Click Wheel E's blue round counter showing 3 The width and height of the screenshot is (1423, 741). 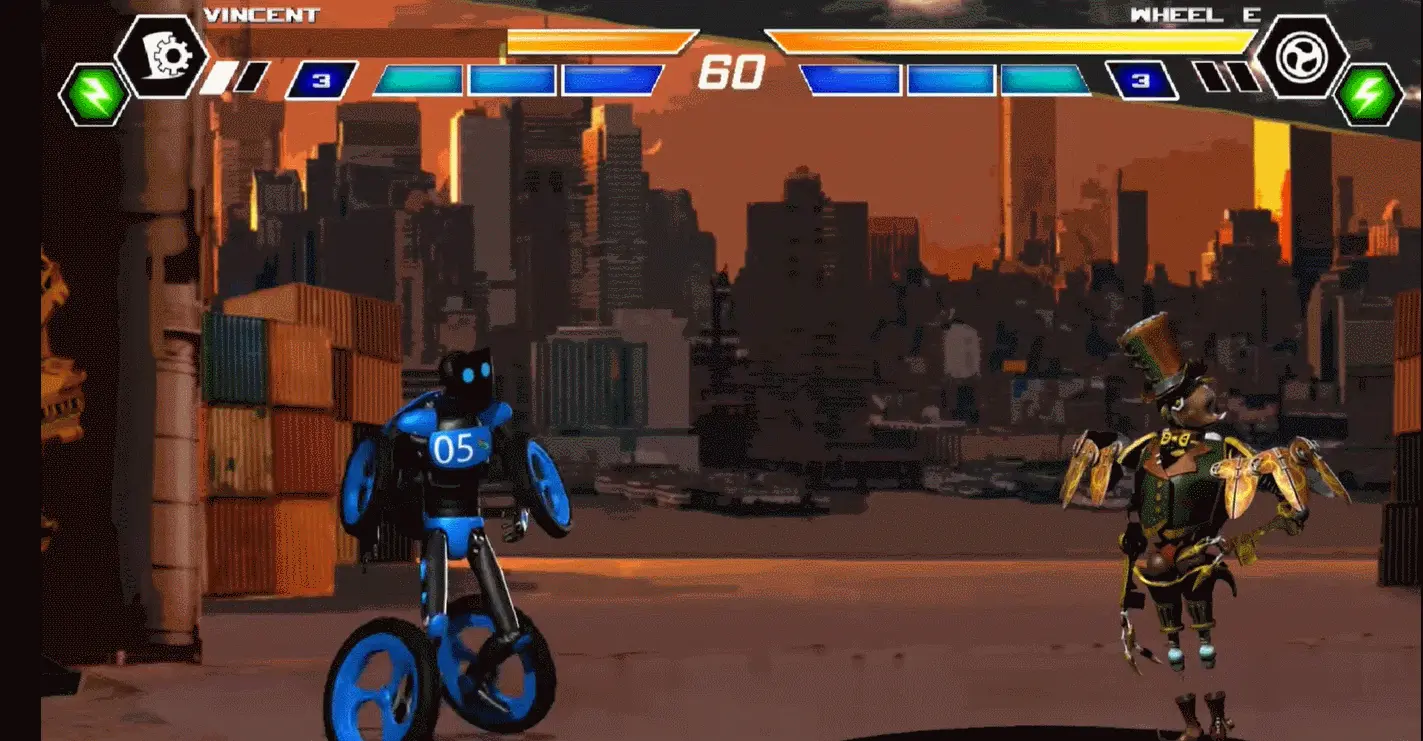(1141, 79)
